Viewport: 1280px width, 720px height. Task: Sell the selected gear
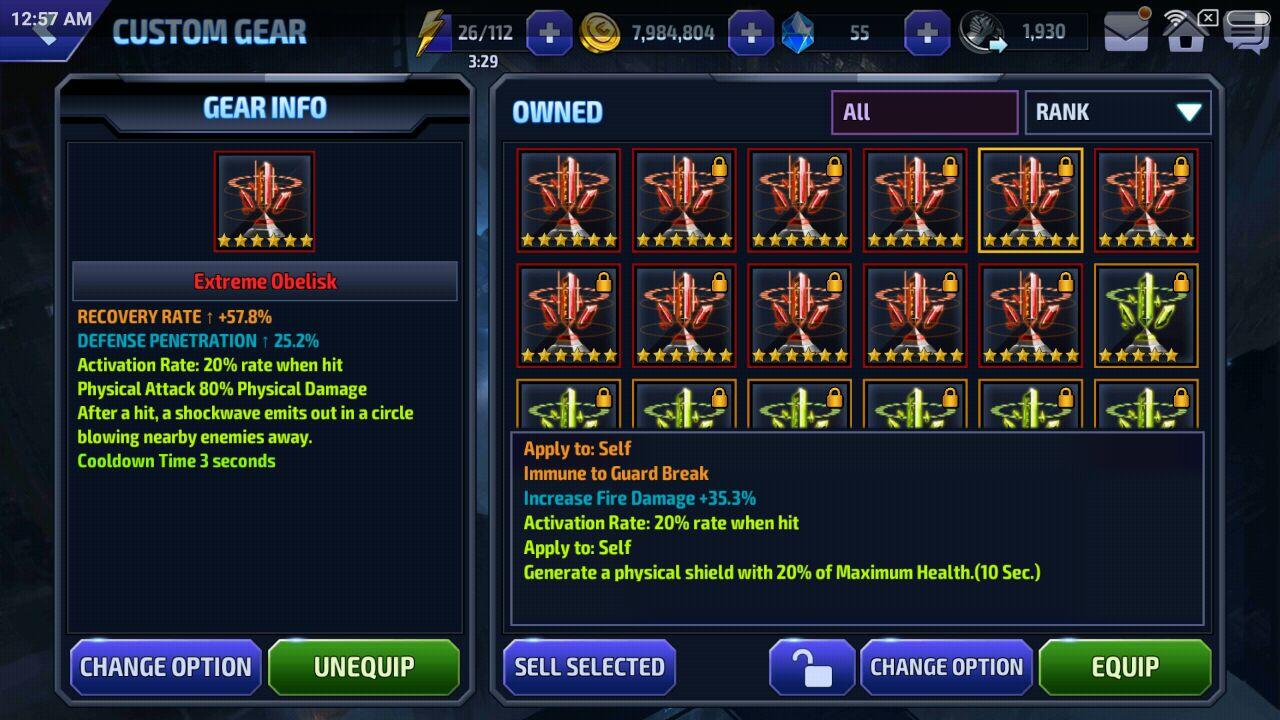(x=589, y=667)
